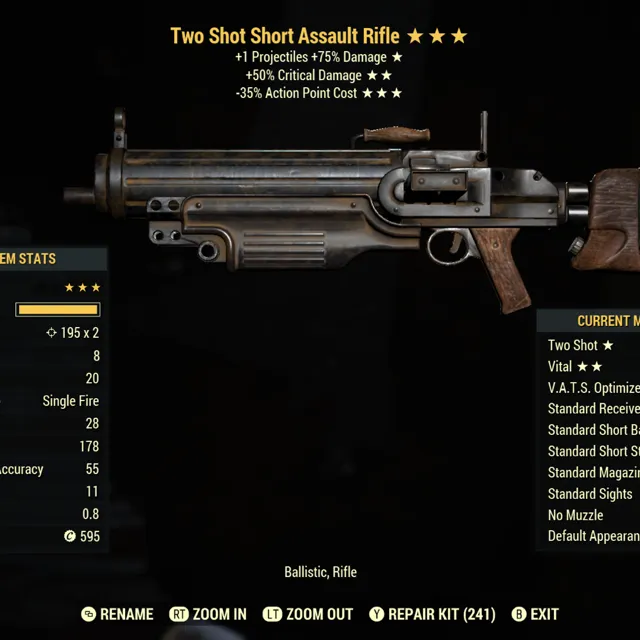Select the V.A.T.S. Optimized mod row

(x=593, y=388)
